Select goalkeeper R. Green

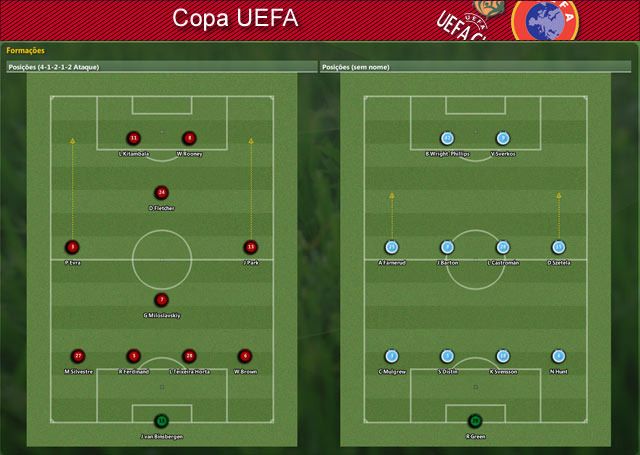(475, 421)
